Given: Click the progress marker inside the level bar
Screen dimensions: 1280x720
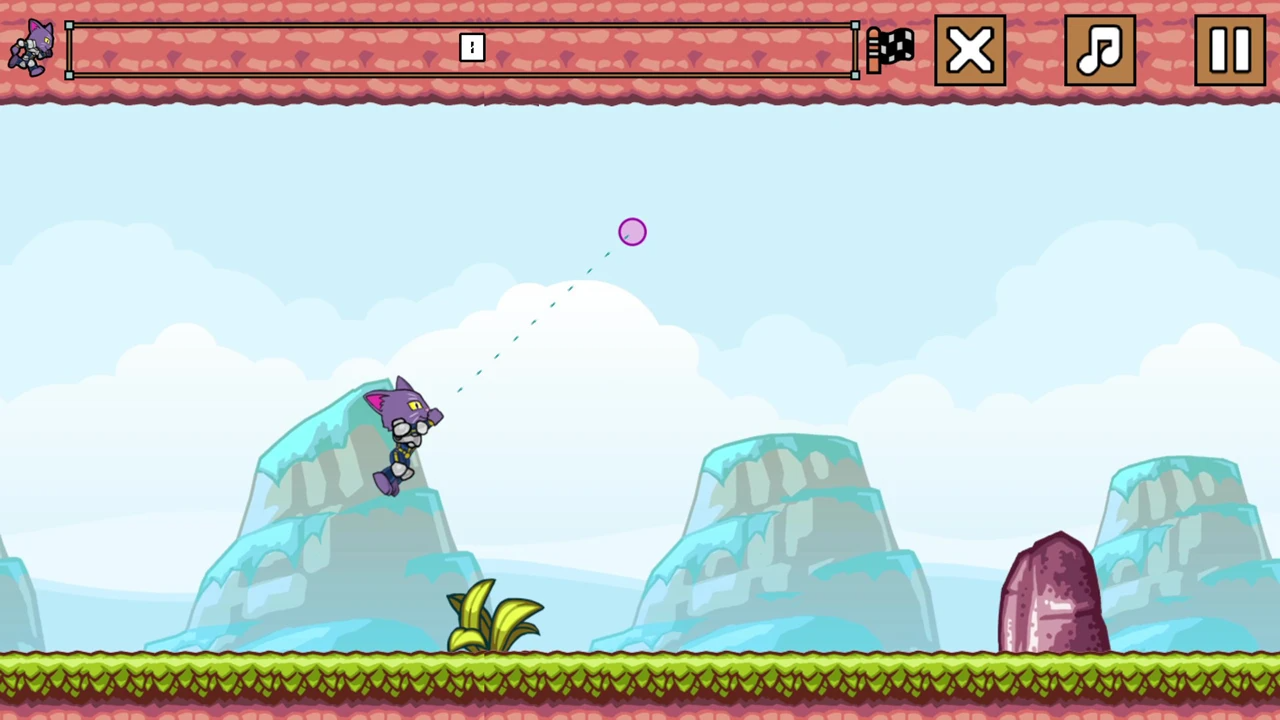Looking at the screenshot, I should pyautogui.click(x=471, y=48).
